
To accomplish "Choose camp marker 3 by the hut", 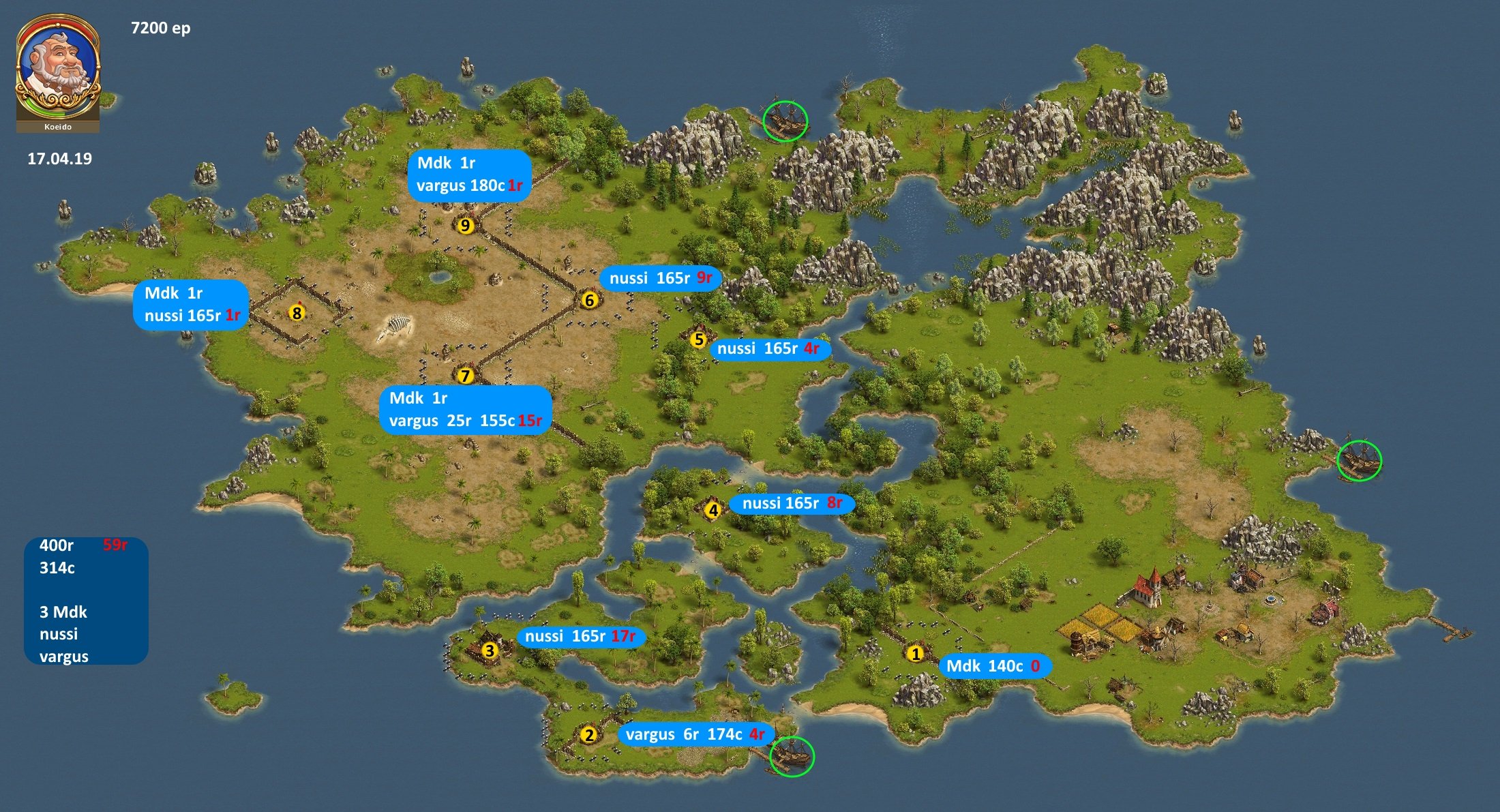I will 489,651.
